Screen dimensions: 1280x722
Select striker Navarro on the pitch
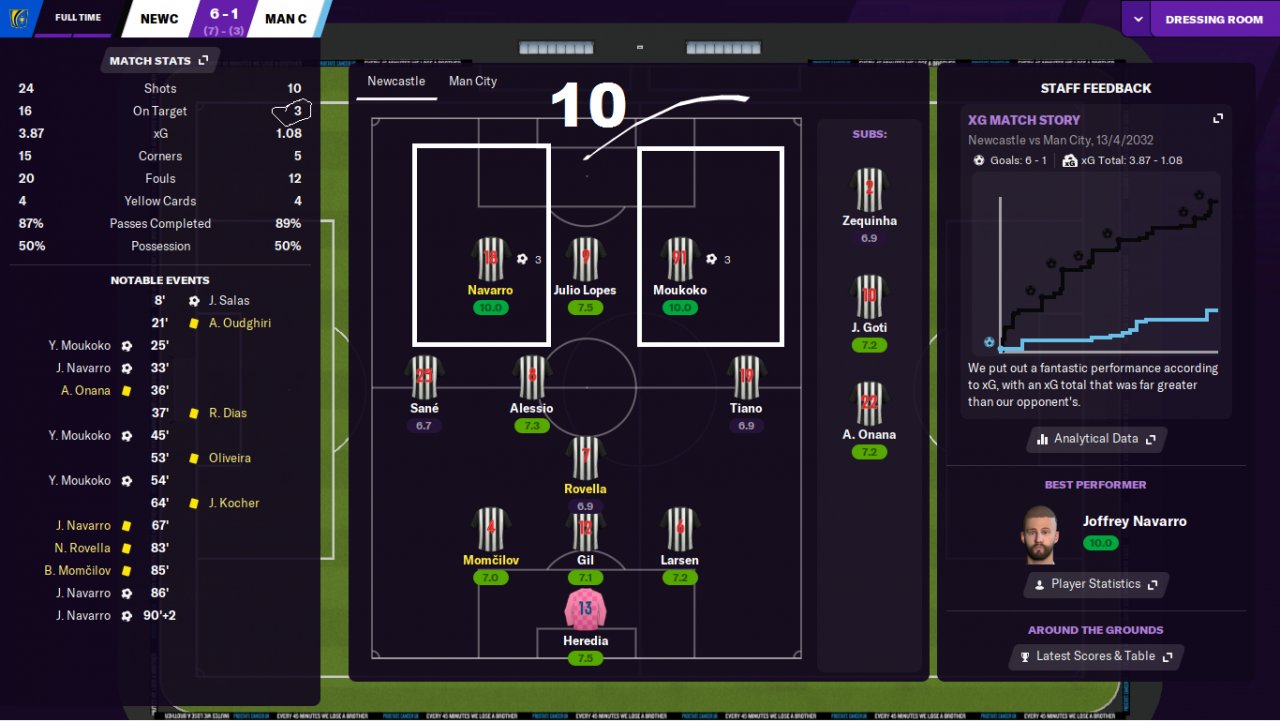point(490,260)
